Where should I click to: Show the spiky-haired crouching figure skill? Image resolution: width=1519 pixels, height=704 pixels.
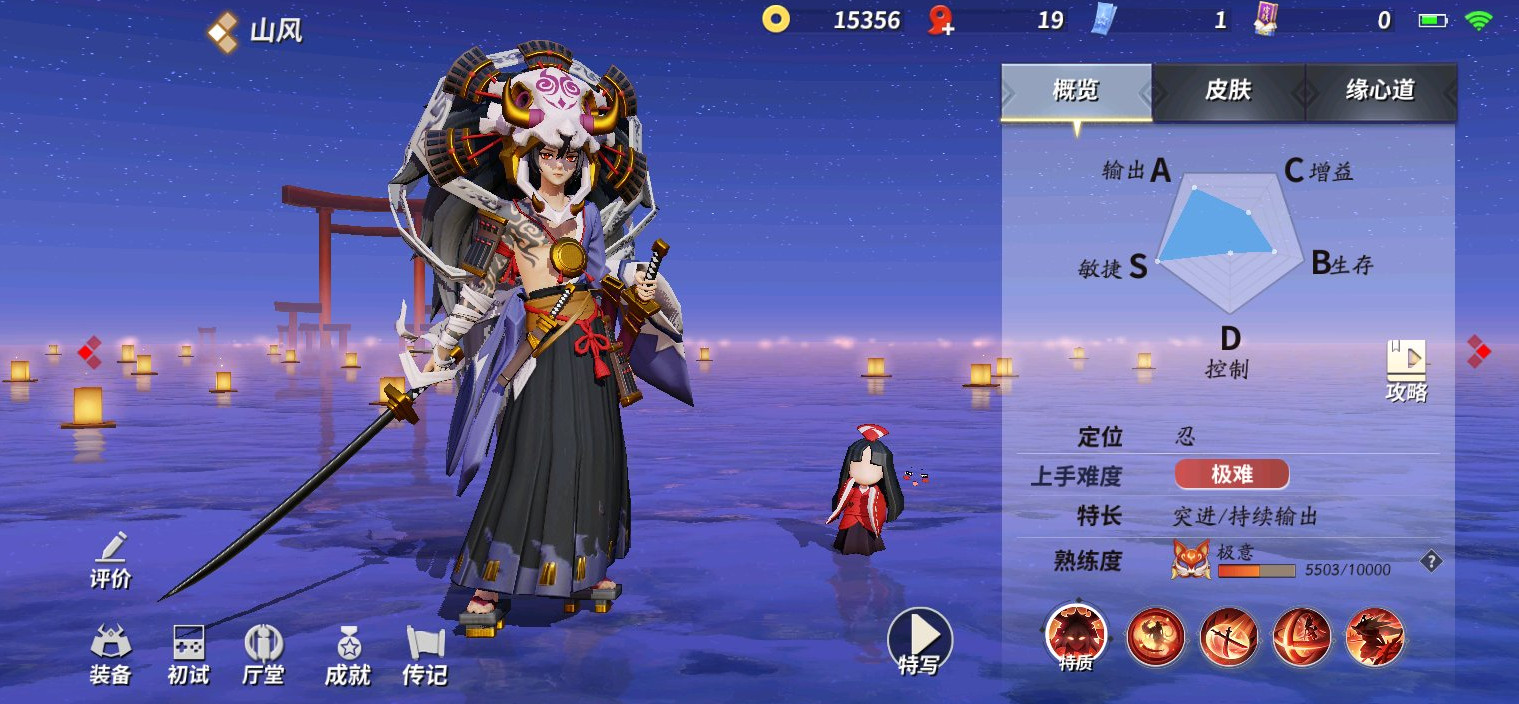pos(1375,636)
